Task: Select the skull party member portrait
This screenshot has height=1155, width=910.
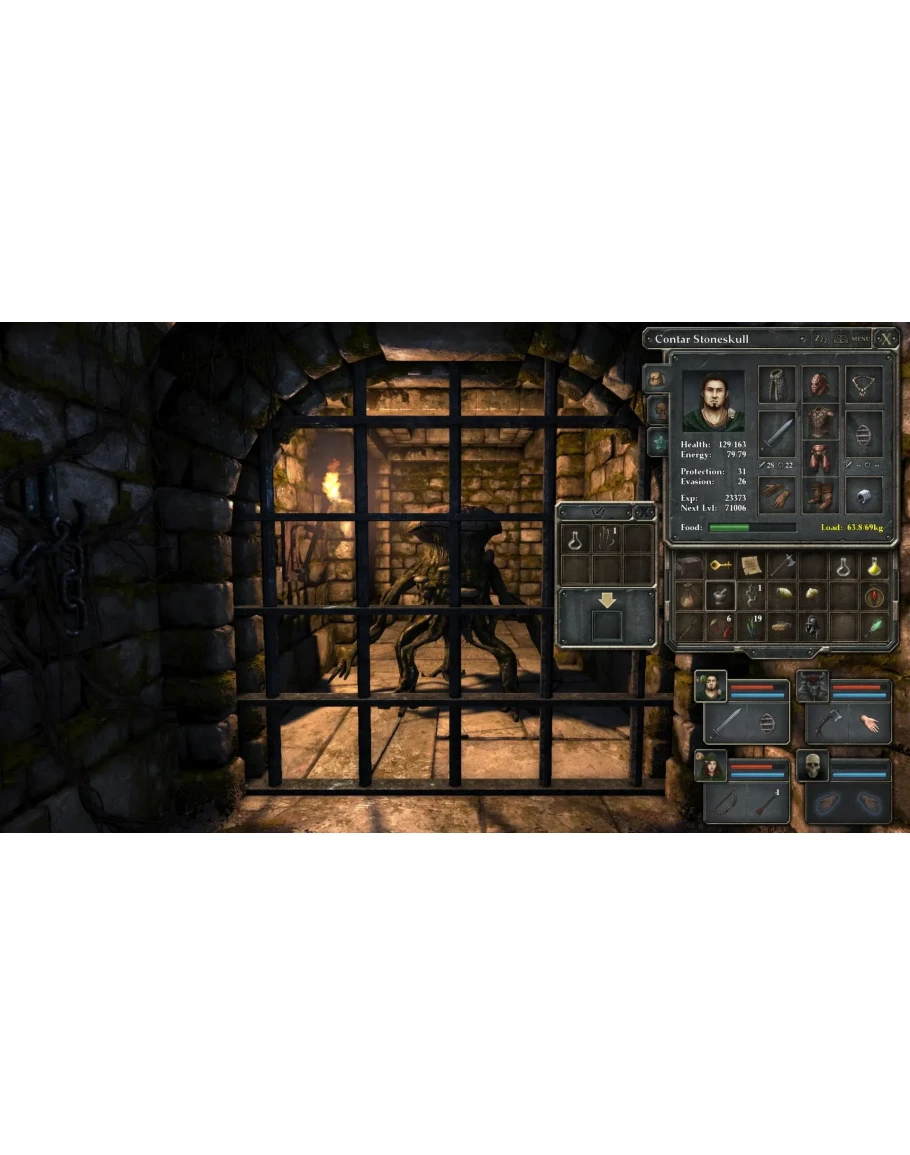Action: tap(812, 767)
